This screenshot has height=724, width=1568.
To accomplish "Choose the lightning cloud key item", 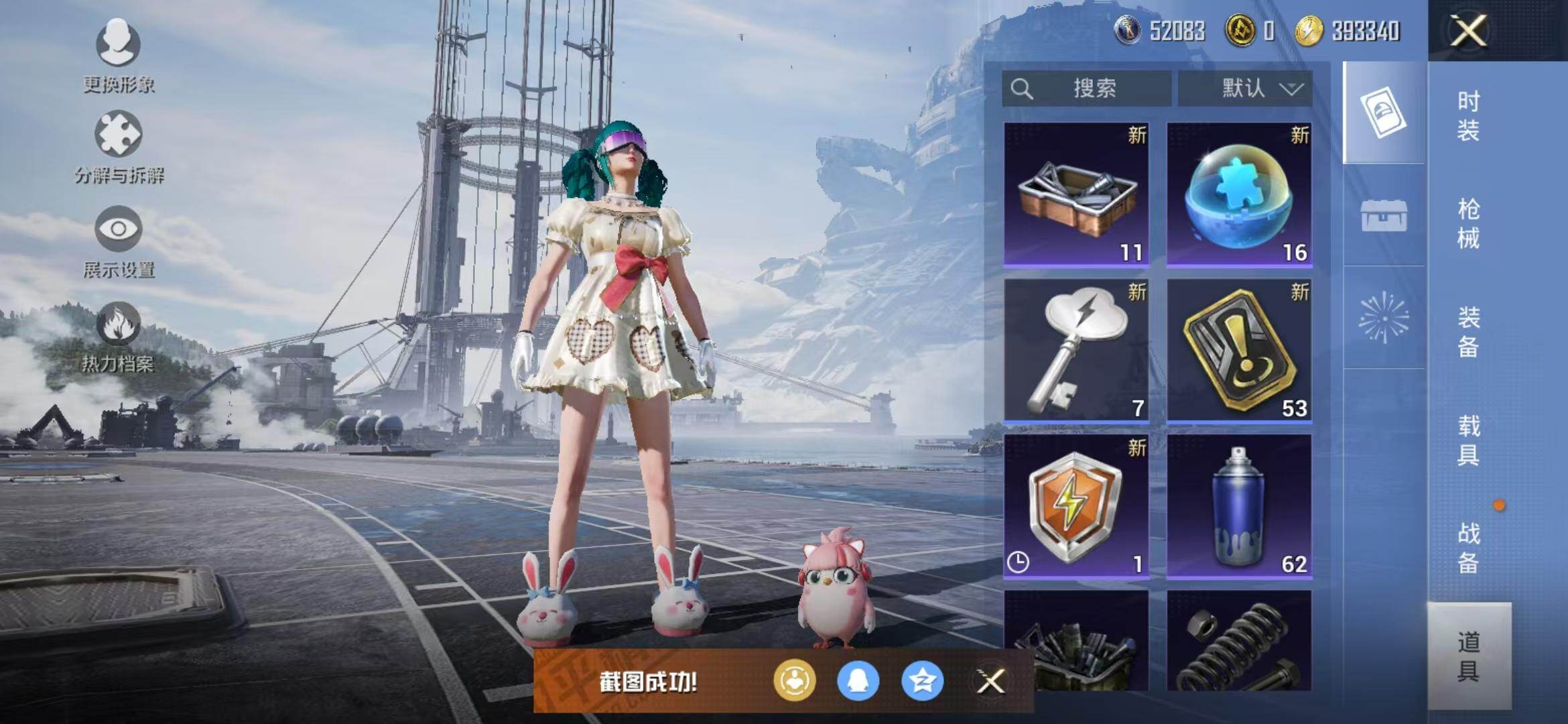I will pyautogui.click(x=1076, y=350).
